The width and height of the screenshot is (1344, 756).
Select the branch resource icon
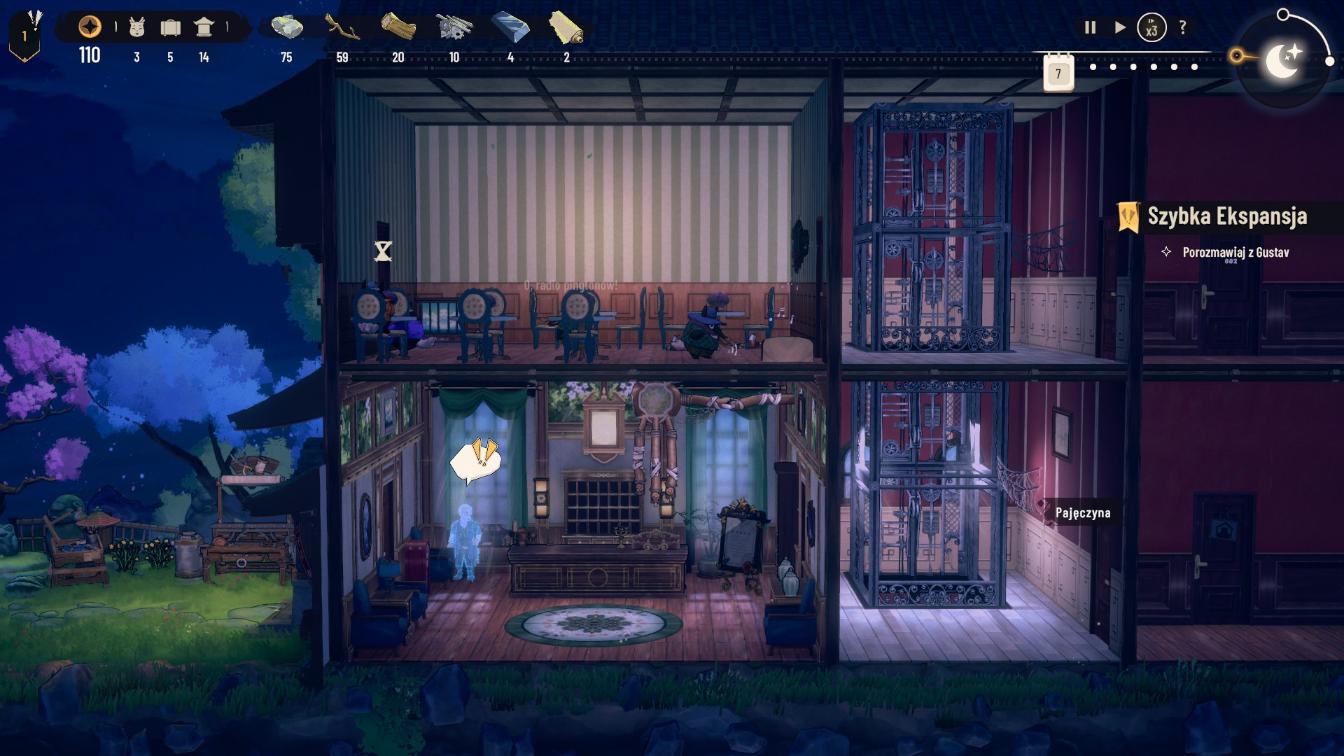tap(342, 27)
